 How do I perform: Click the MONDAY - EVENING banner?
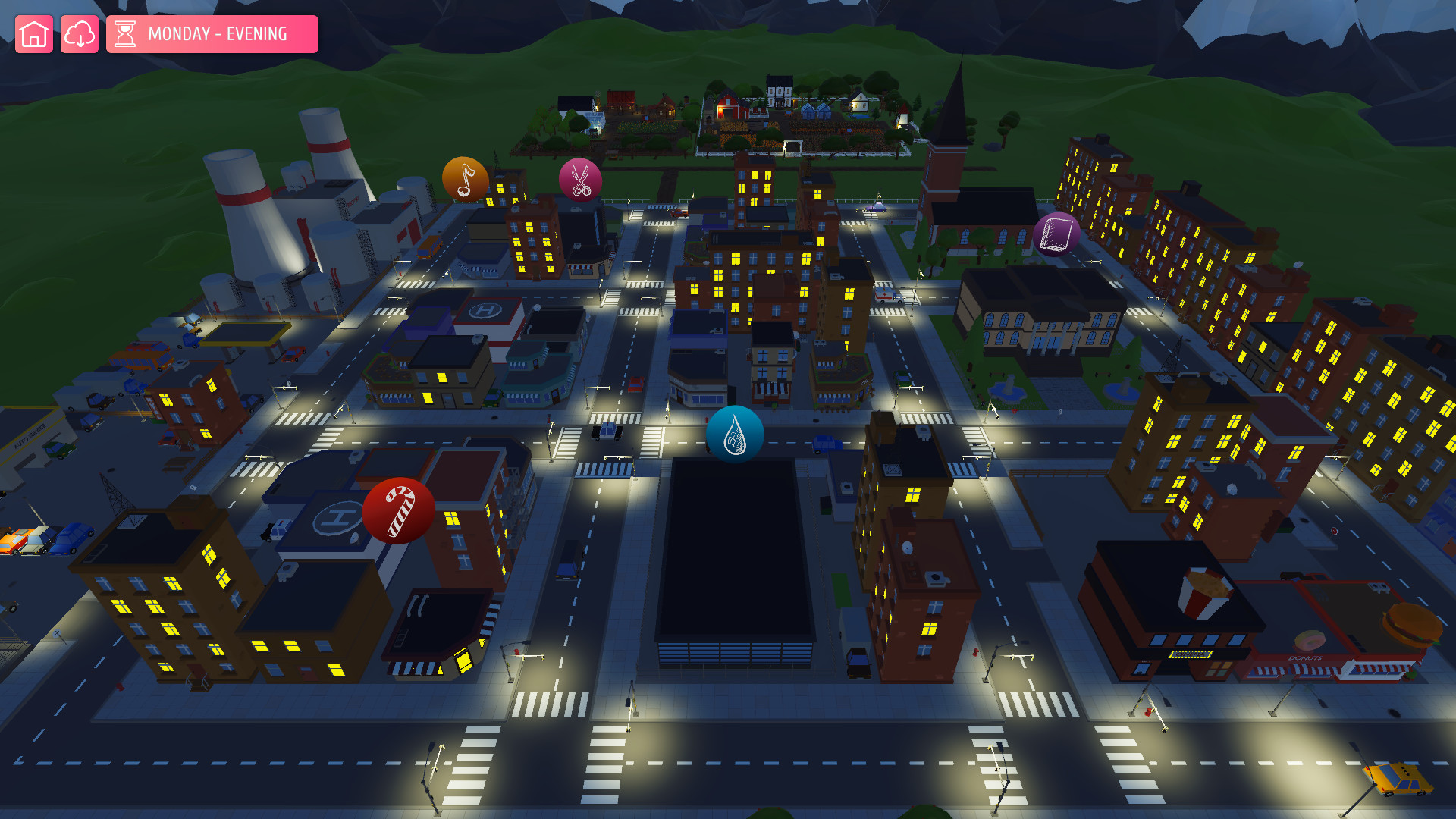220,33
